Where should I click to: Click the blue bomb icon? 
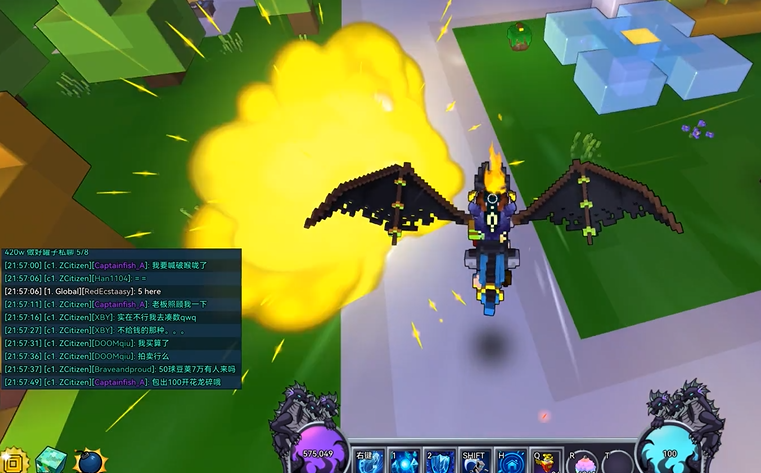pos(90,462)
